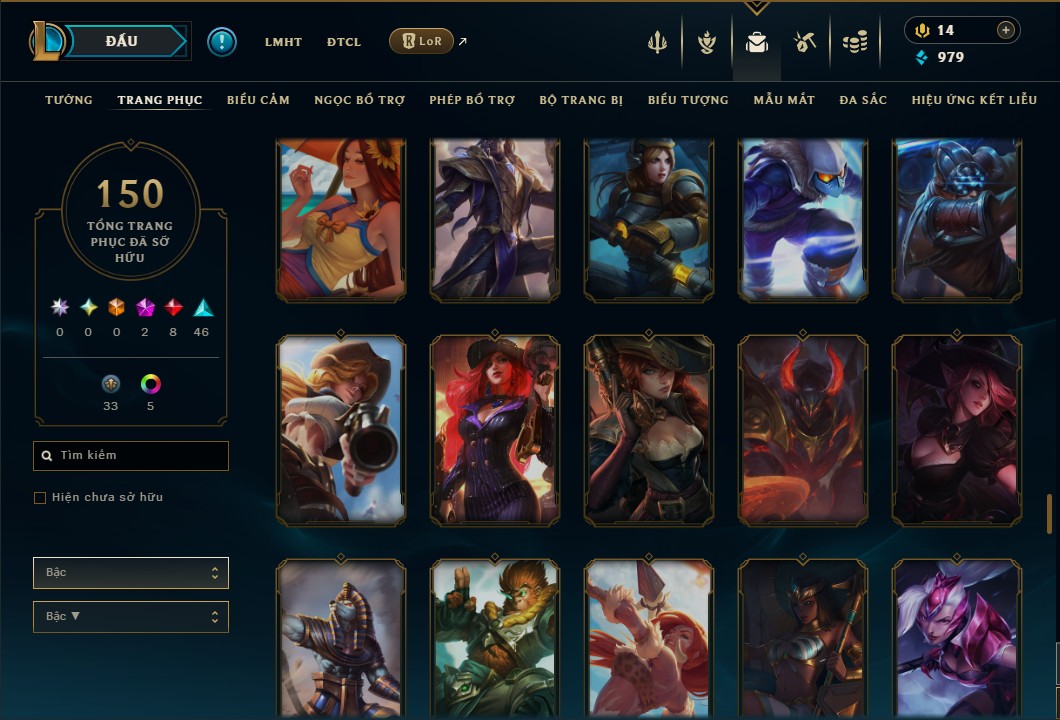Screen dimensions: 1060x720
Task: Open the coin stack store icon
Action: [854, 42]
